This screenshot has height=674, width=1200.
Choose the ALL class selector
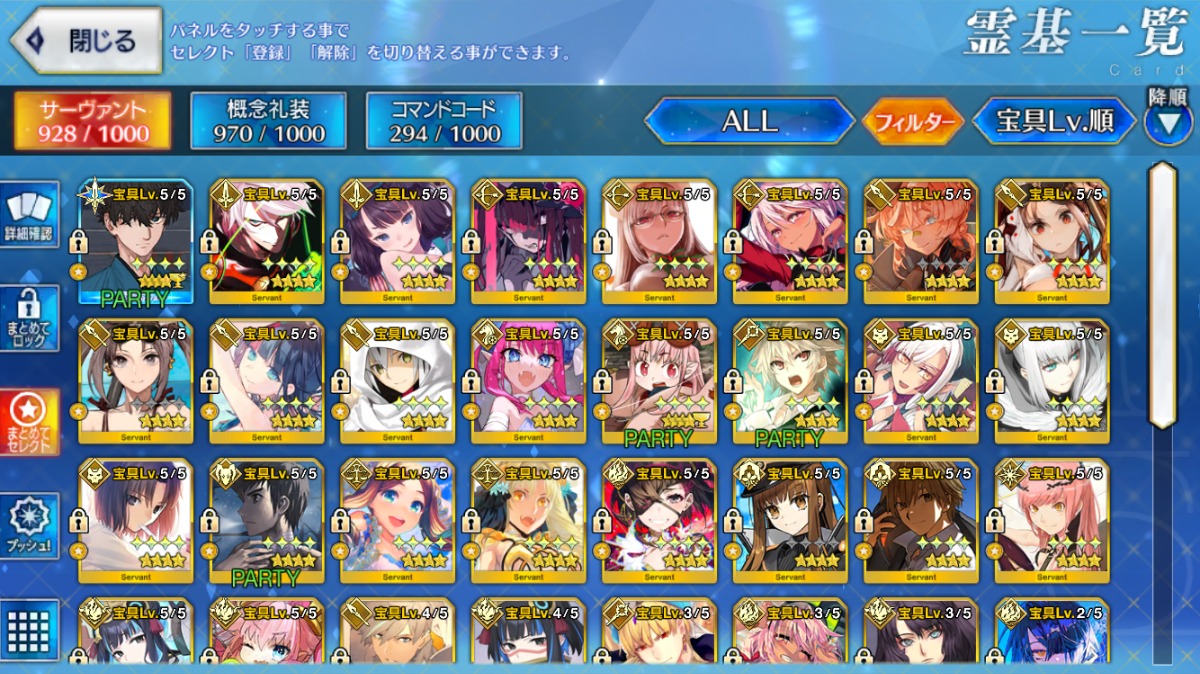[749, 122]
